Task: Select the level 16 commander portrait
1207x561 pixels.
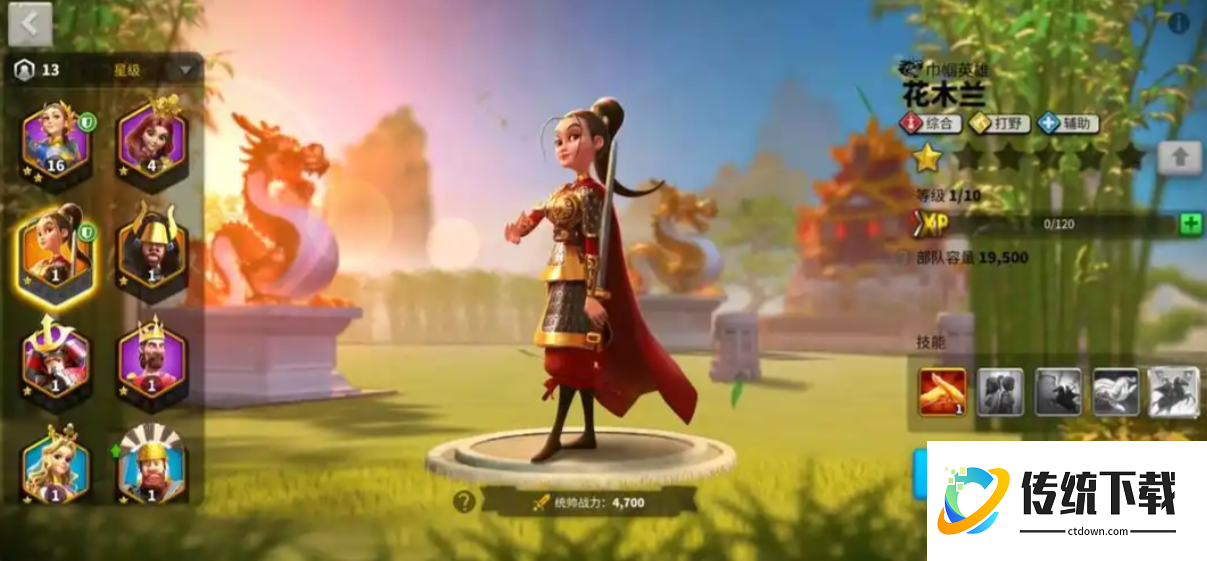Action: coord(55,140)
